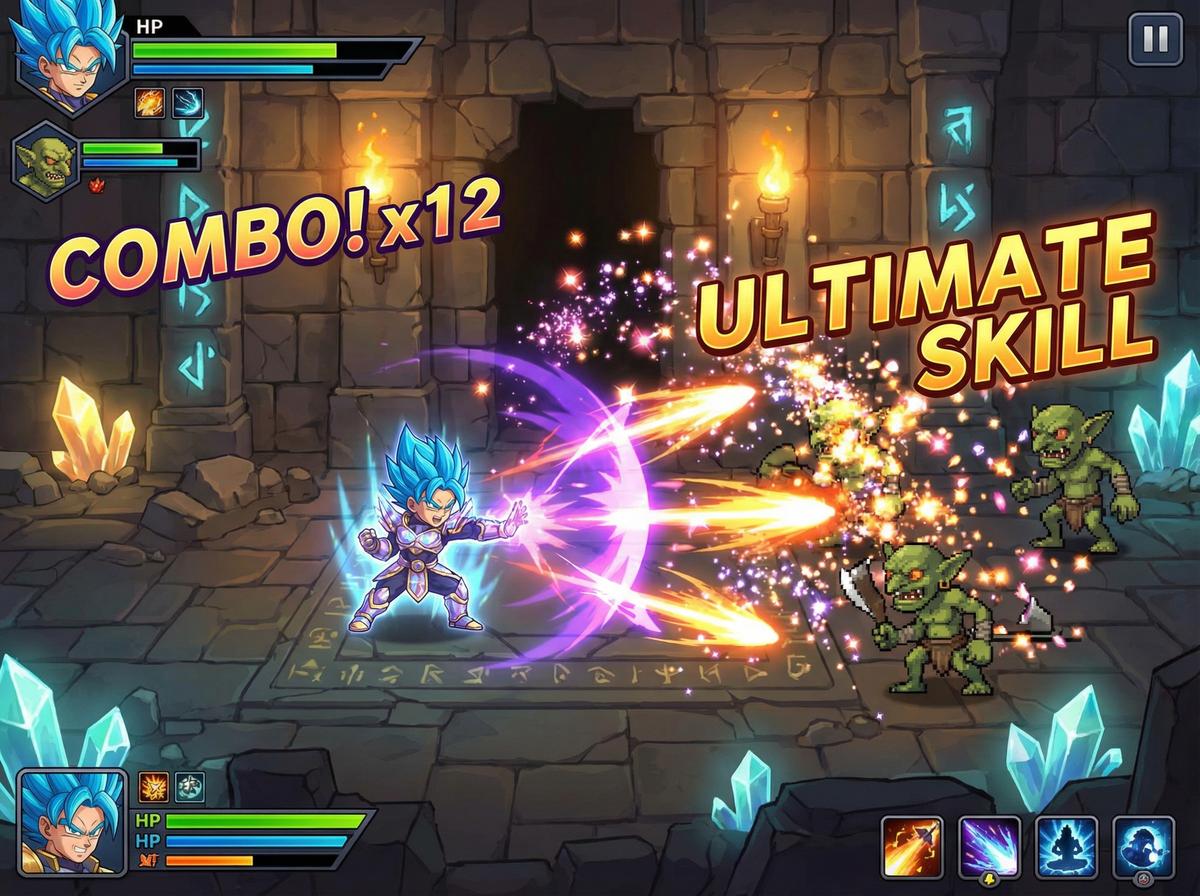This screenshot has height=896, width=1200.
Task: Trigger the meditating figure power-up skill
Action: [1066, 847]
